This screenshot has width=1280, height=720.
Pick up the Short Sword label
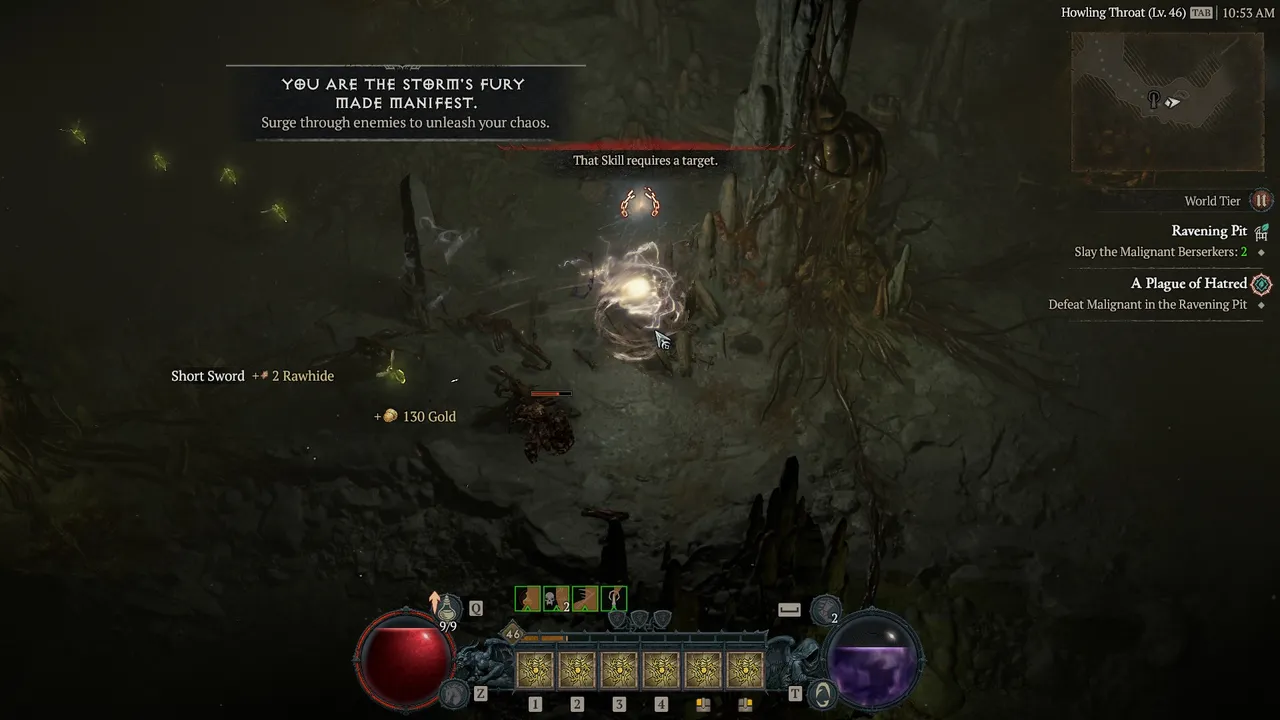click(x=208, y=376)
